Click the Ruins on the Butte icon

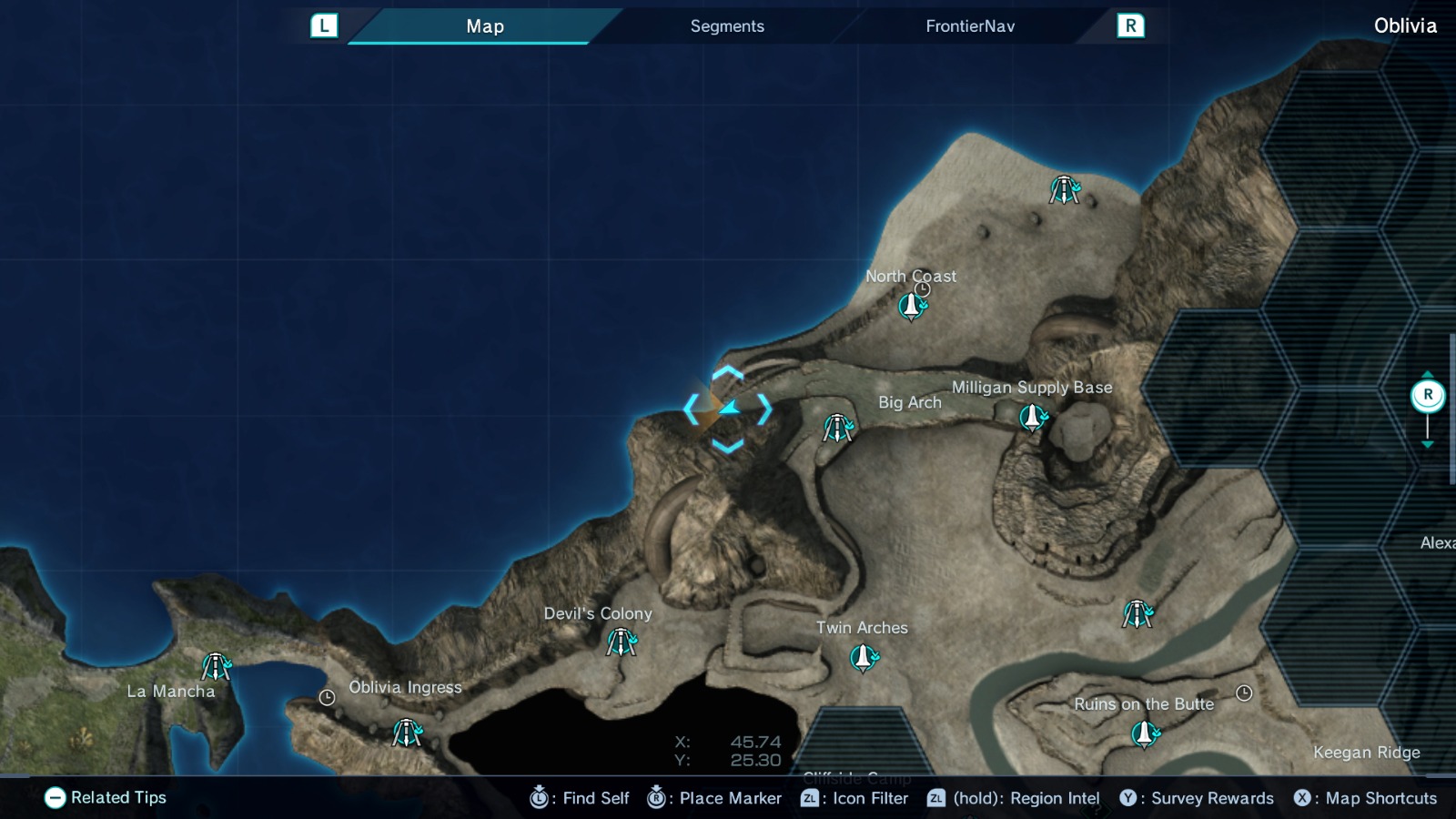coord(1144,733)
